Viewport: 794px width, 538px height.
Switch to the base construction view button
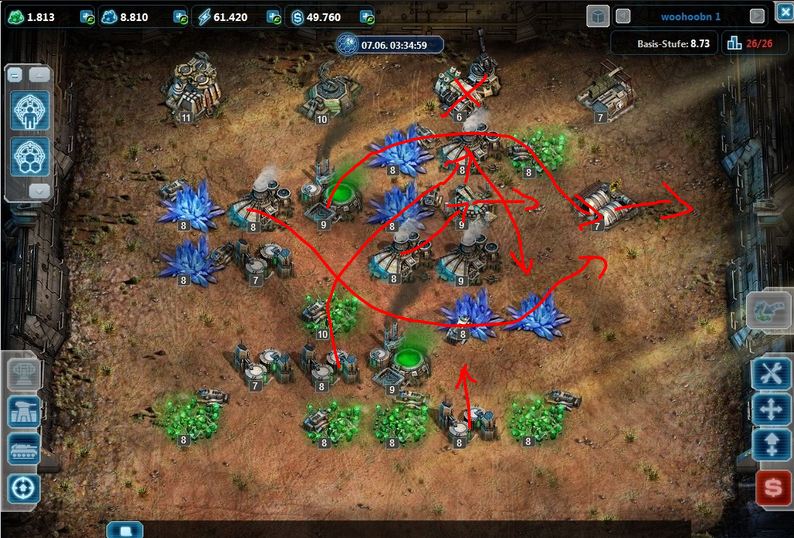point(24,410)
